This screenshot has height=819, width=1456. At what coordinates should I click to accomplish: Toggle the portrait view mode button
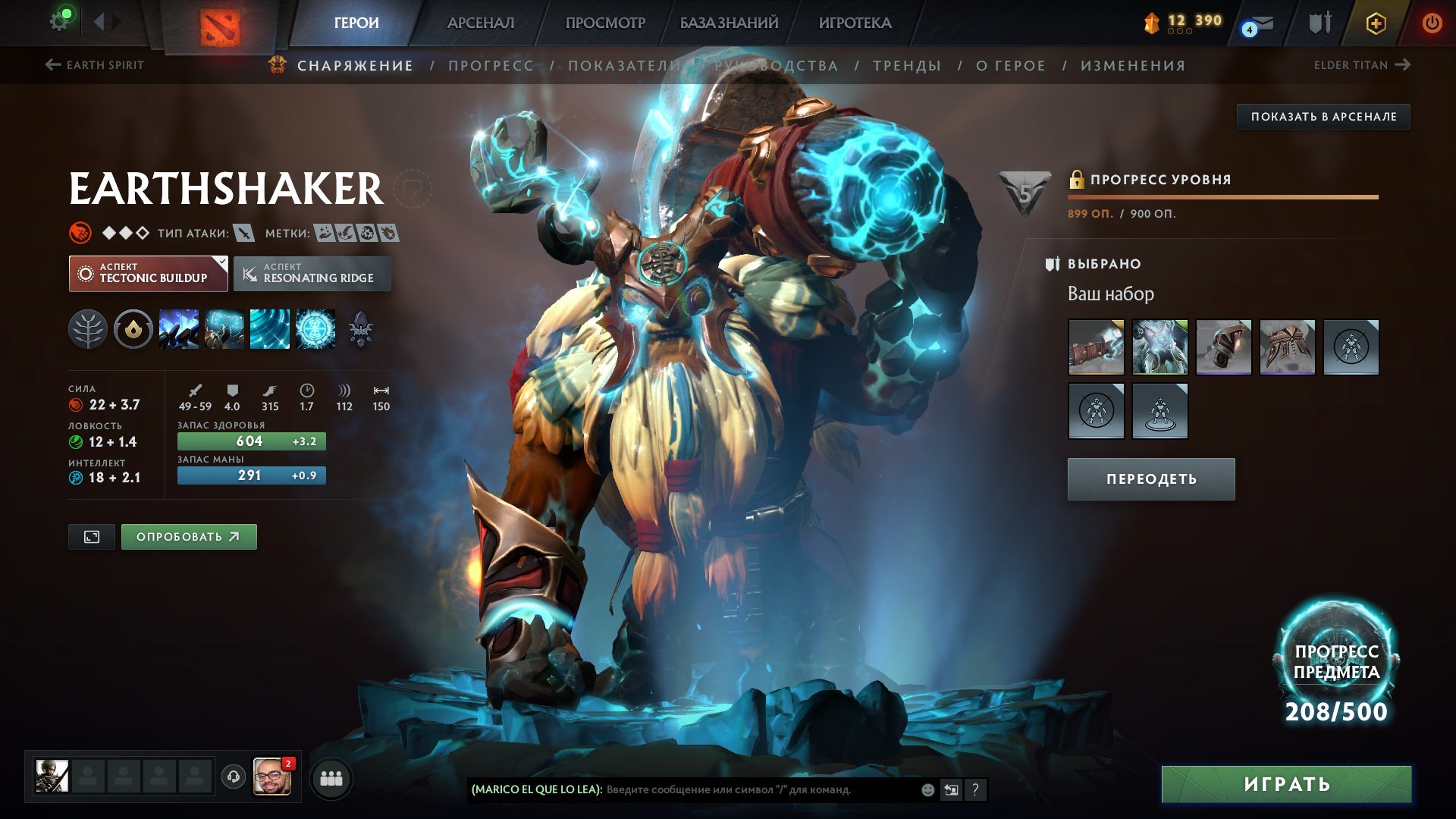pyautogui.click(x=92, y=537)
